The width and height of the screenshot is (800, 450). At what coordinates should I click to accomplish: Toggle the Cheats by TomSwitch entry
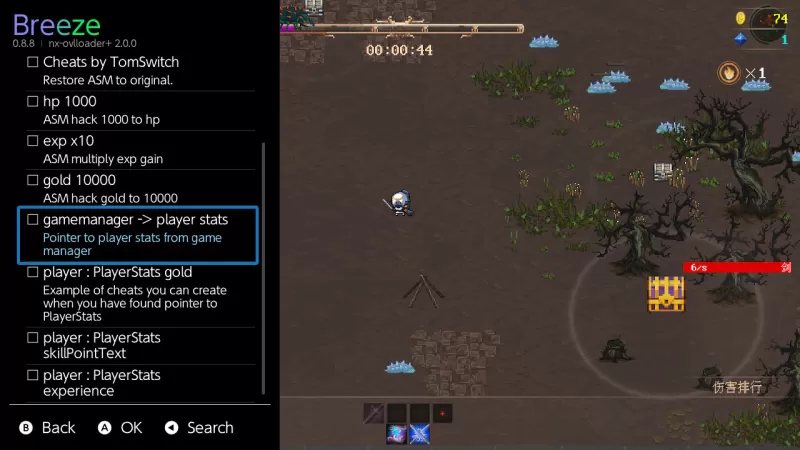[32, 62]
